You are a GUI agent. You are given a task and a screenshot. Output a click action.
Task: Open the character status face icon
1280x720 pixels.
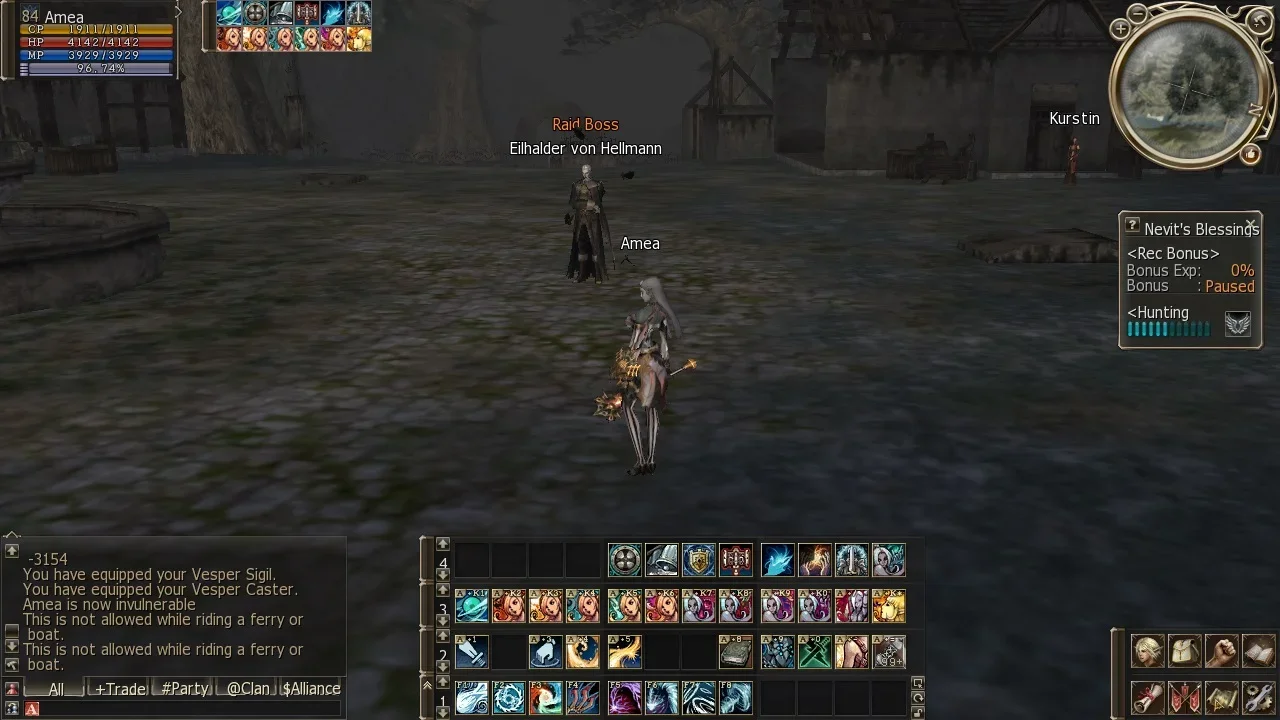pos(1148,651)
